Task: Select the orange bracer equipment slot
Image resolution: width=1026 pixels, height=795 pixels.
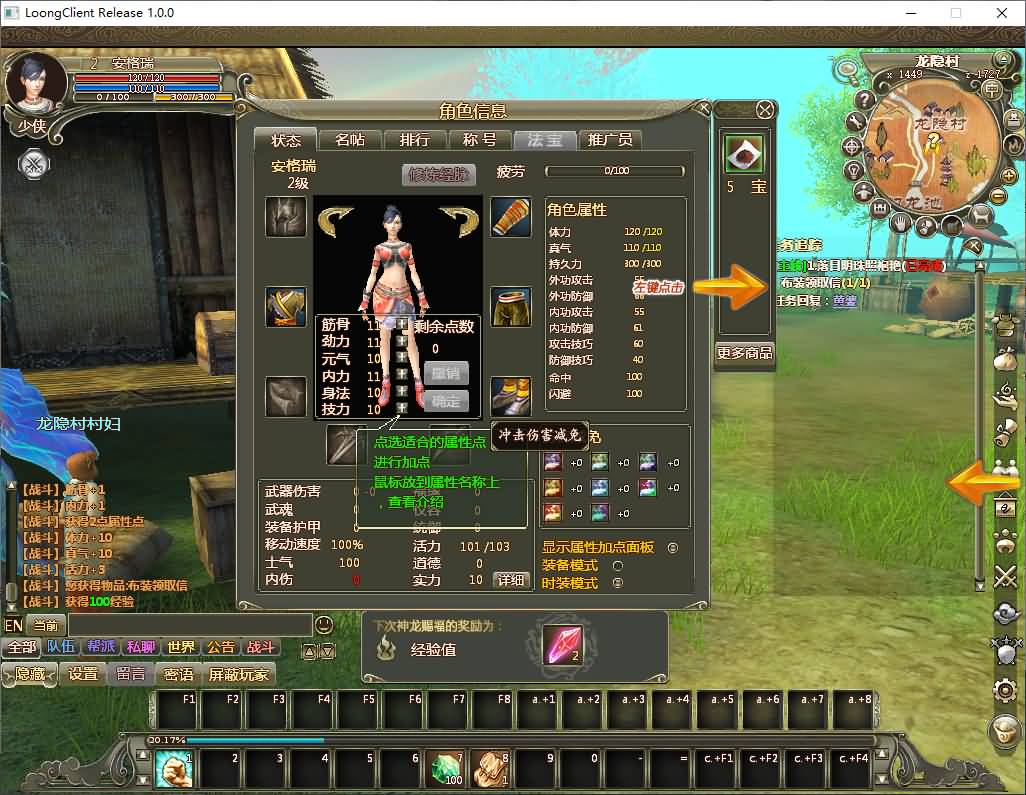Action: pyautogui.click(x=511, y=217)
